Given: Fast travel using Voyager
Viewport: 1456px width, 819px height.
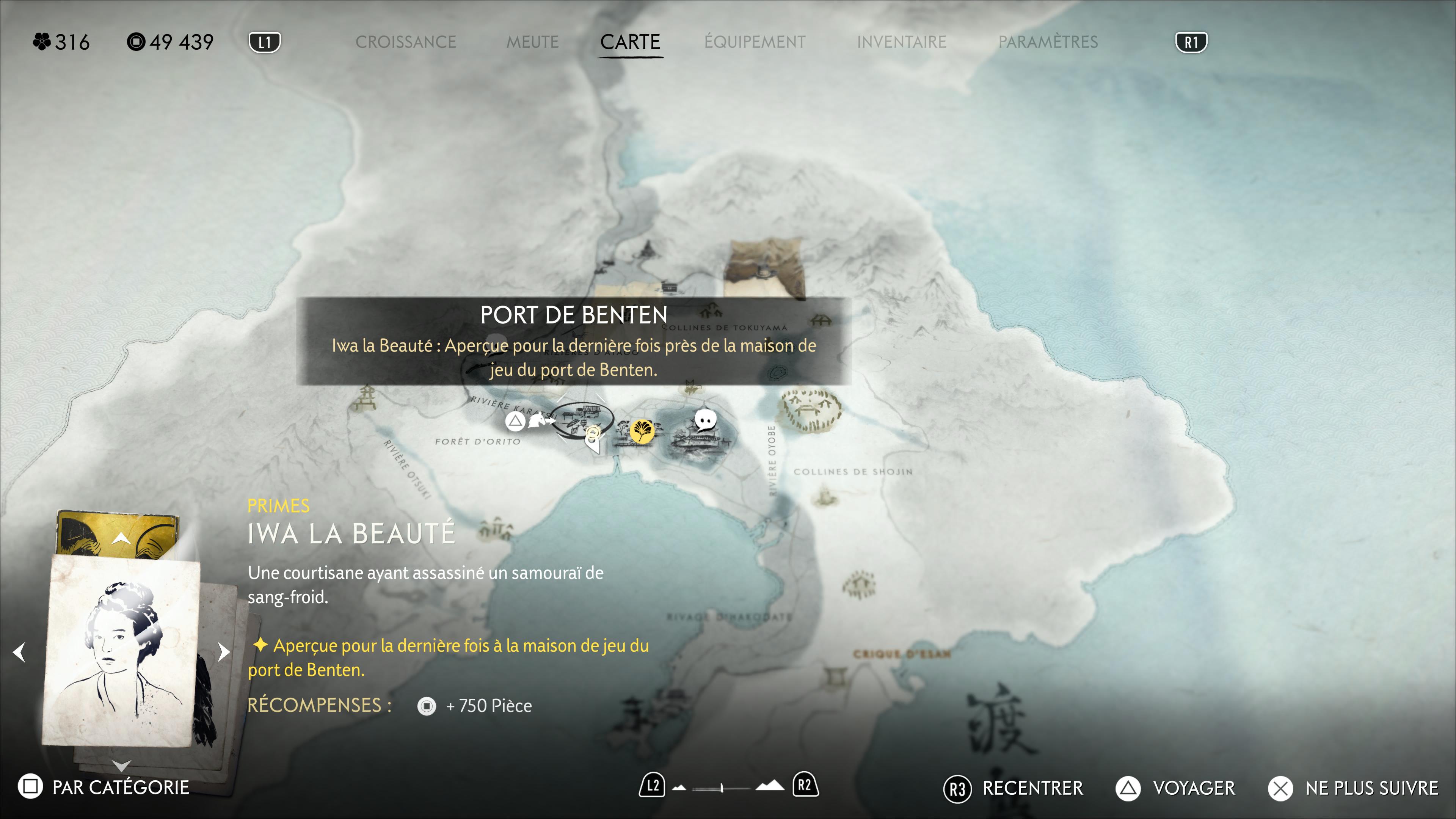Looking at the screenshot, I should pyautogui.click(x=1176, y=789).
